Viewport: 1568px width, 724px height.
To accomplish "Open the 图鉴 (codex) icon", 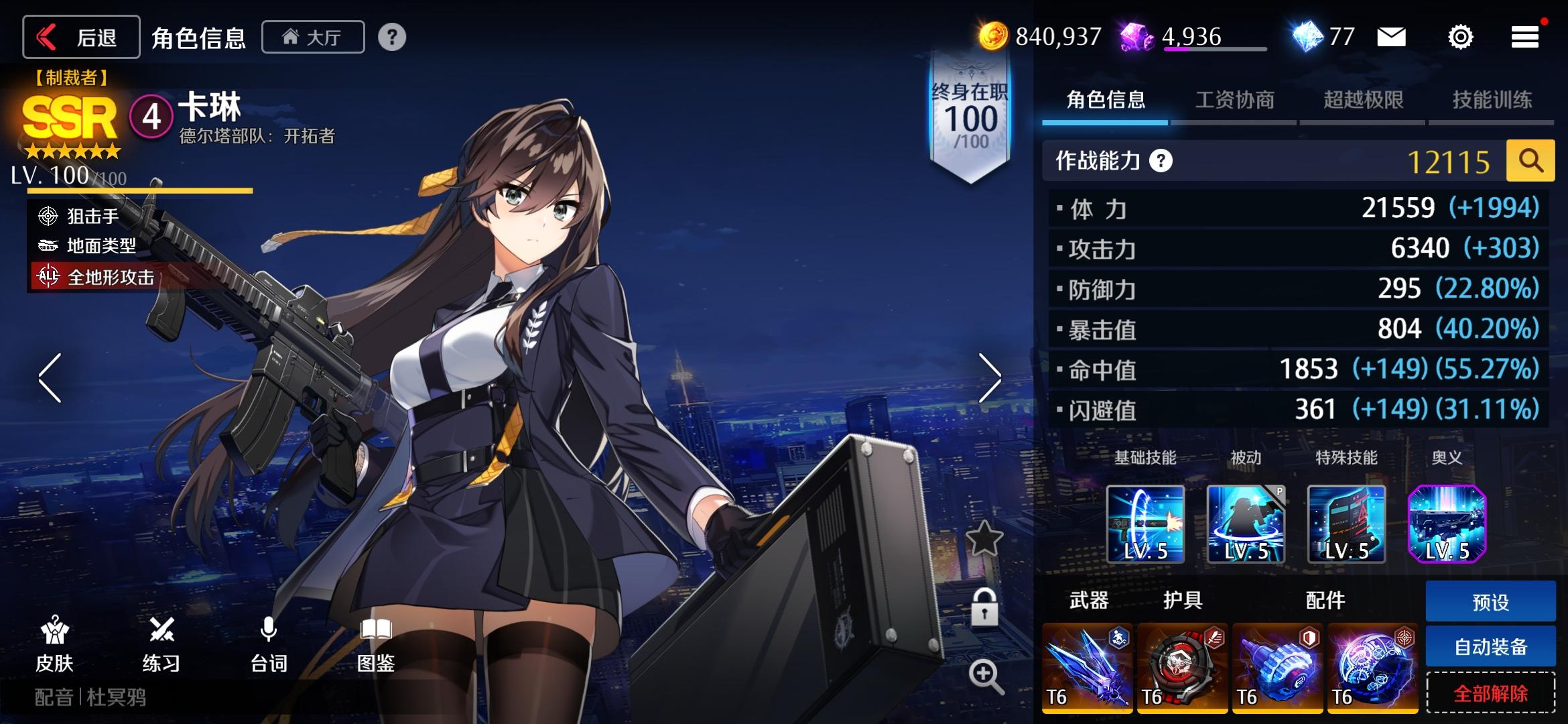I will pos(377,644).
